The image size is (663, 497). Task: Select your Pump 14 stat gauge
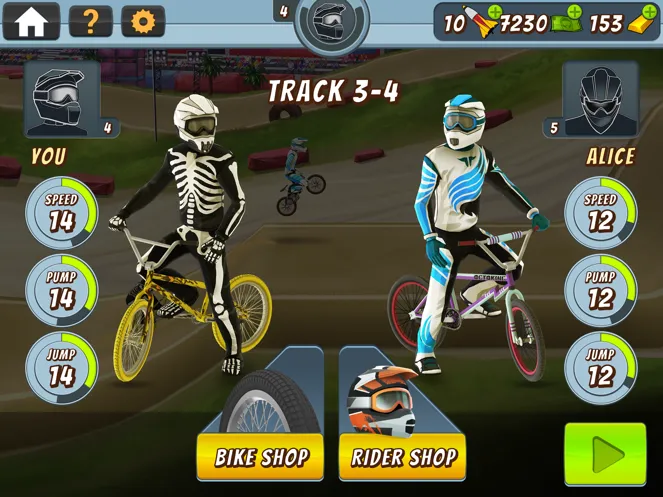(x=62, y=291)
